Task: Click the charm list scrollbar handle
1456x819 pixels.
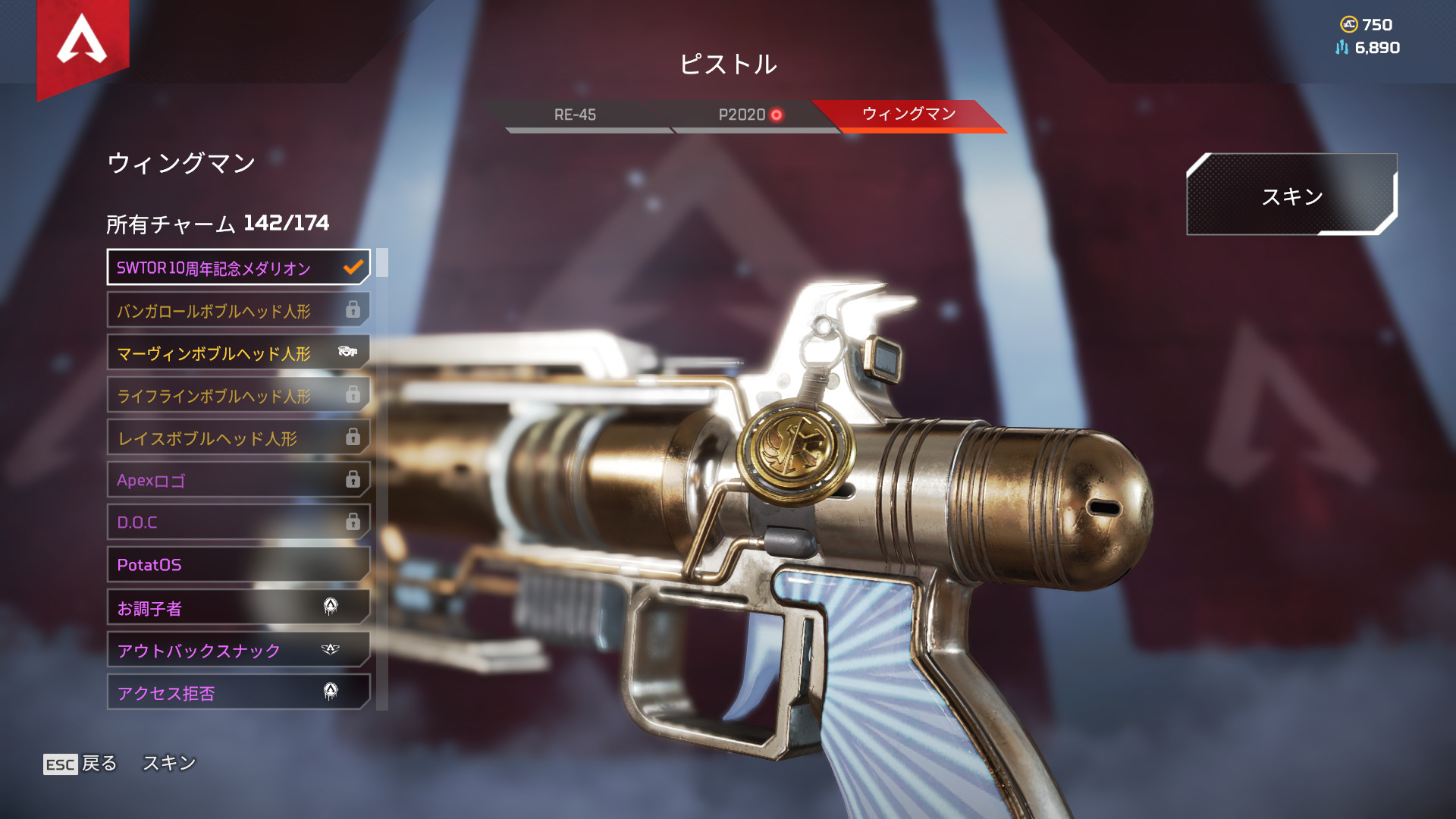Action: (382, 262)
